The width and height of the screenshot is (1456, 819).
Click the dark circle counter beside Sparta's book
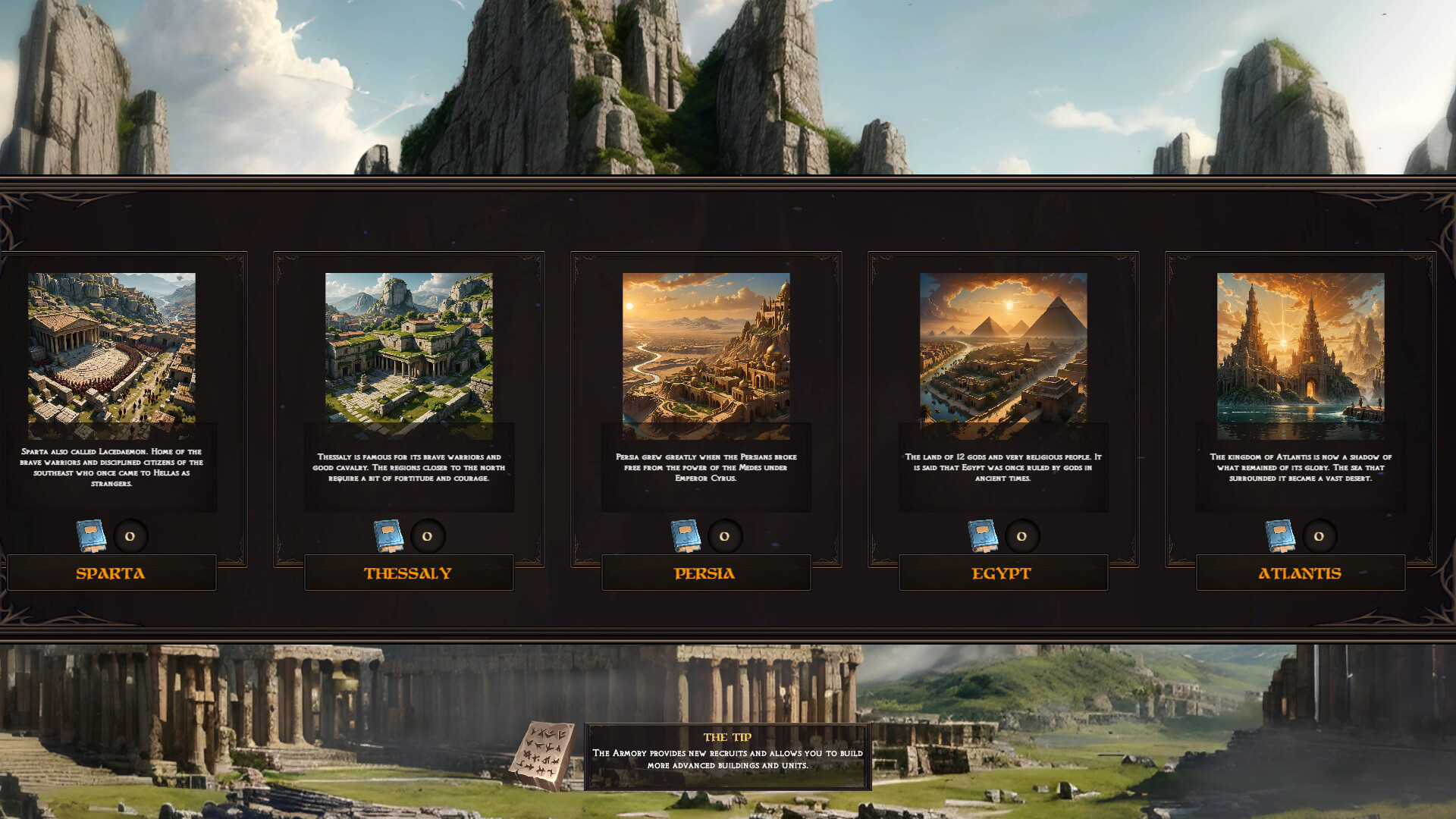(x=130, y=535)
